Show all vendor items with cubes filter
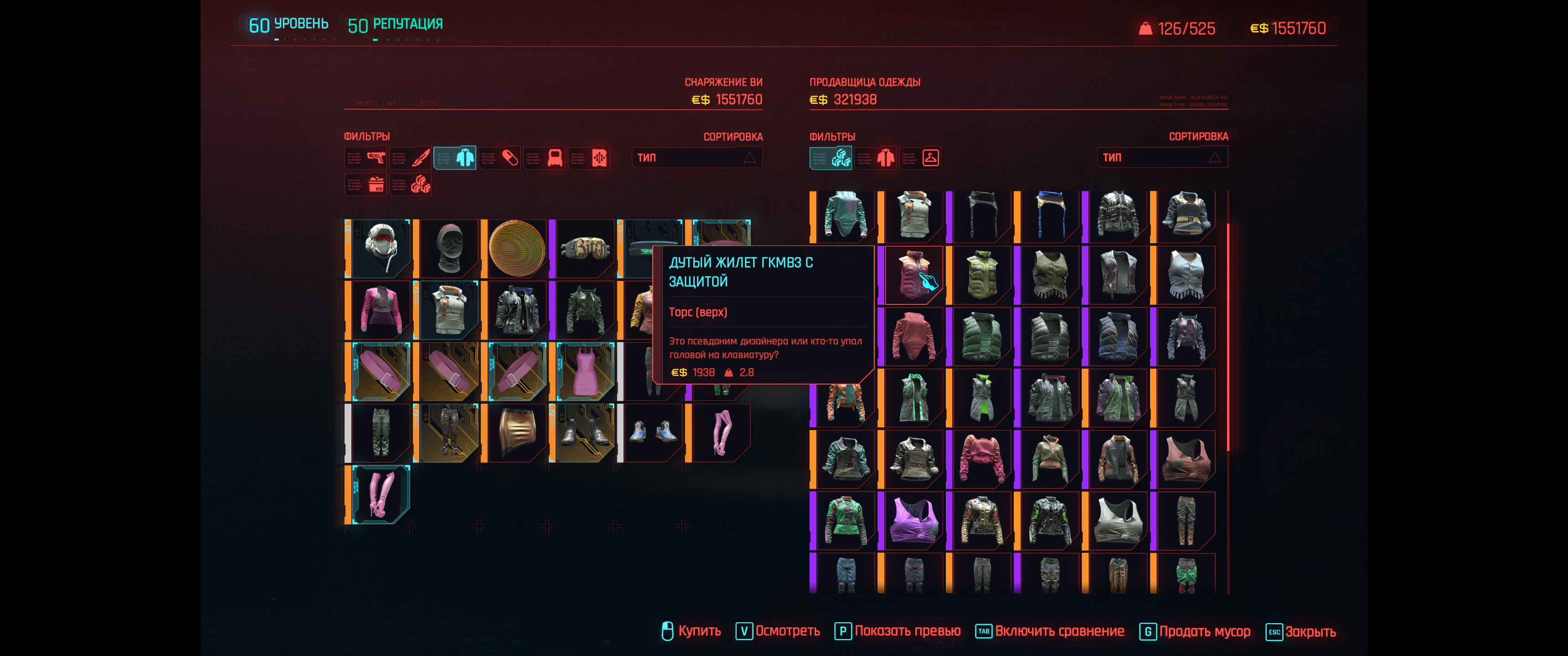 [x=831, y=158]
